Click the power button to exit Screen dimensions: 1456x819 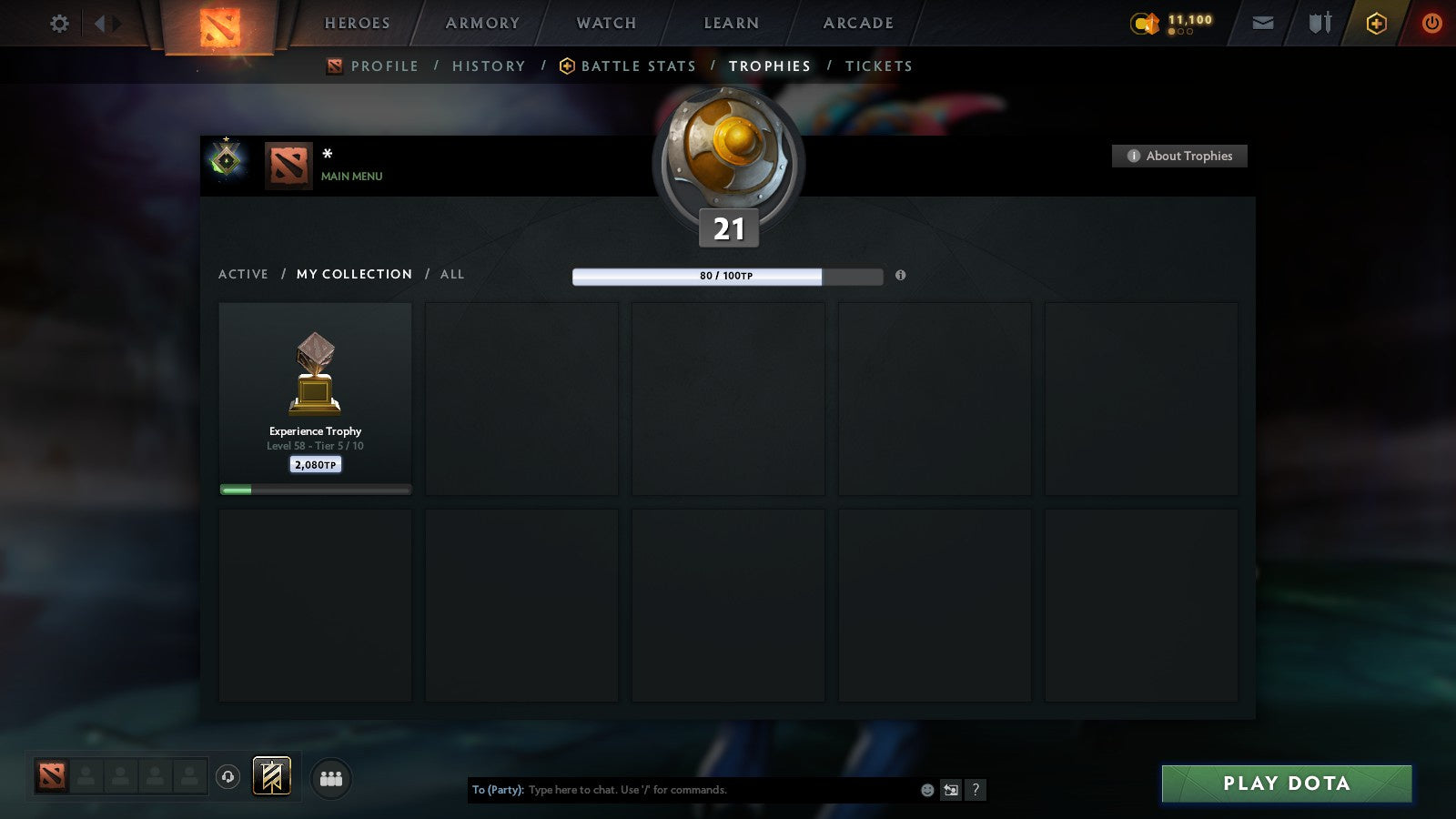tap(1430, 23)
